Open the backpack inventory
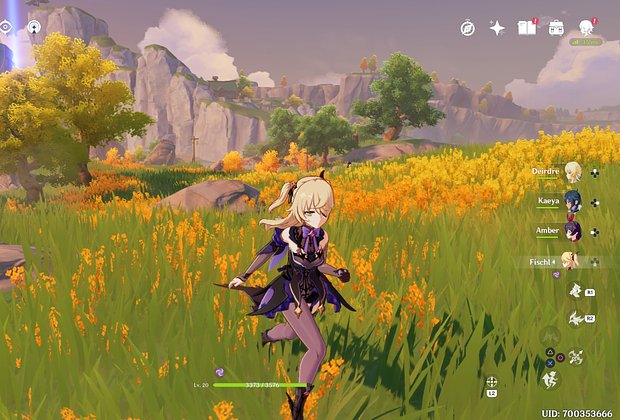This screenshot has width=620, height=420. [x=556, y=28]
